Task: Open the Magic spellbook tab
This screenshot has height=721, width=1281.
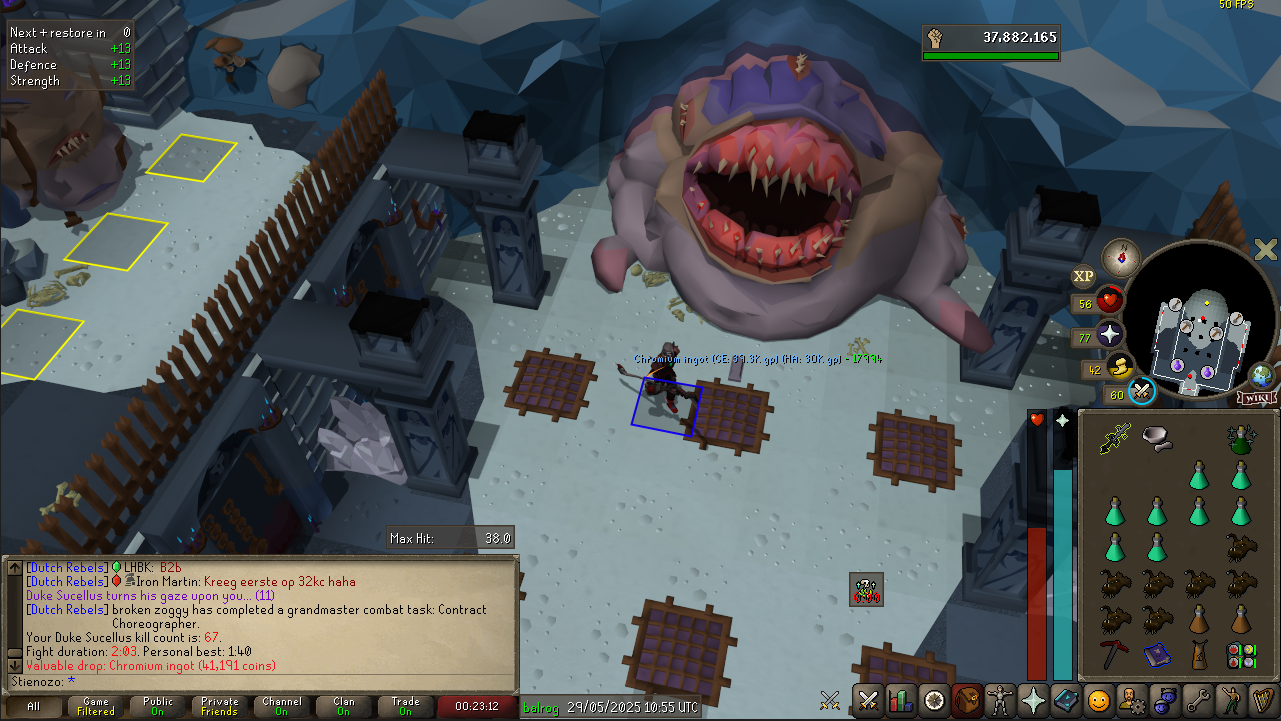Action: [1066, 700]
